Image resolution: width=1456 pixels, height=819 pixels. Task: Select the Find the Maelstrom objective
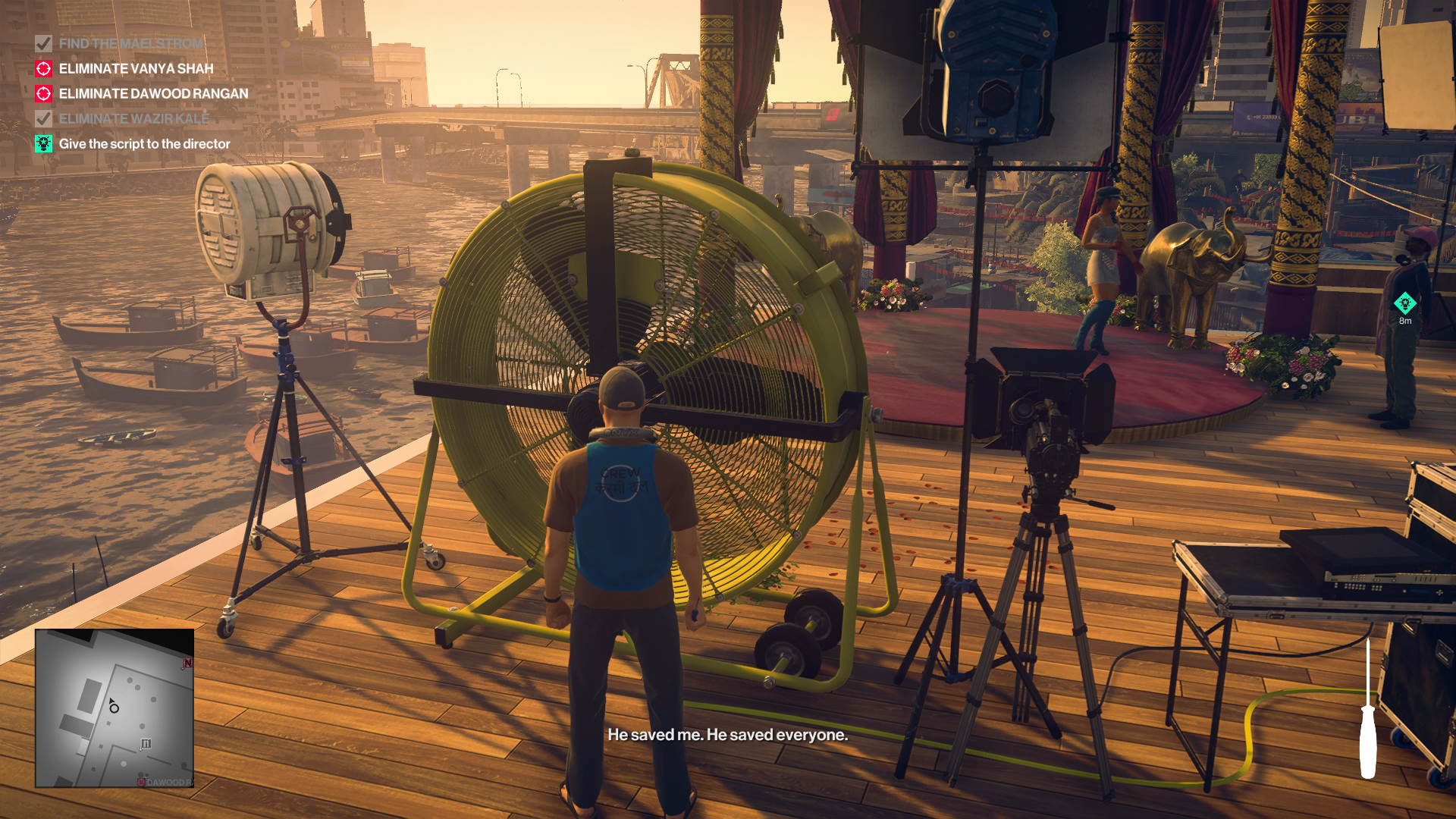coord(130,44)
